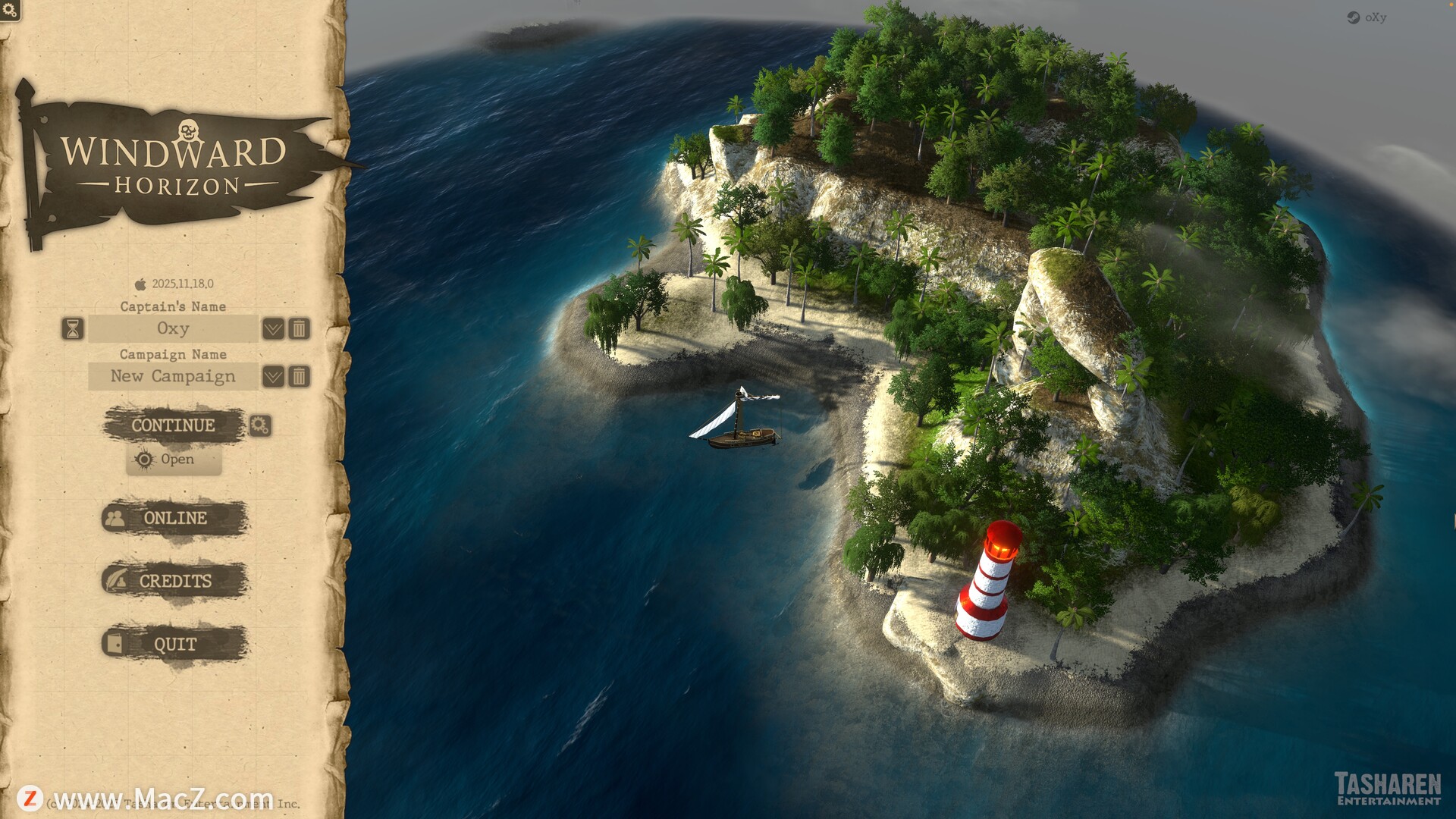
Task: Click the hourglass icon beside captain's name
Action: coord(73,329)
